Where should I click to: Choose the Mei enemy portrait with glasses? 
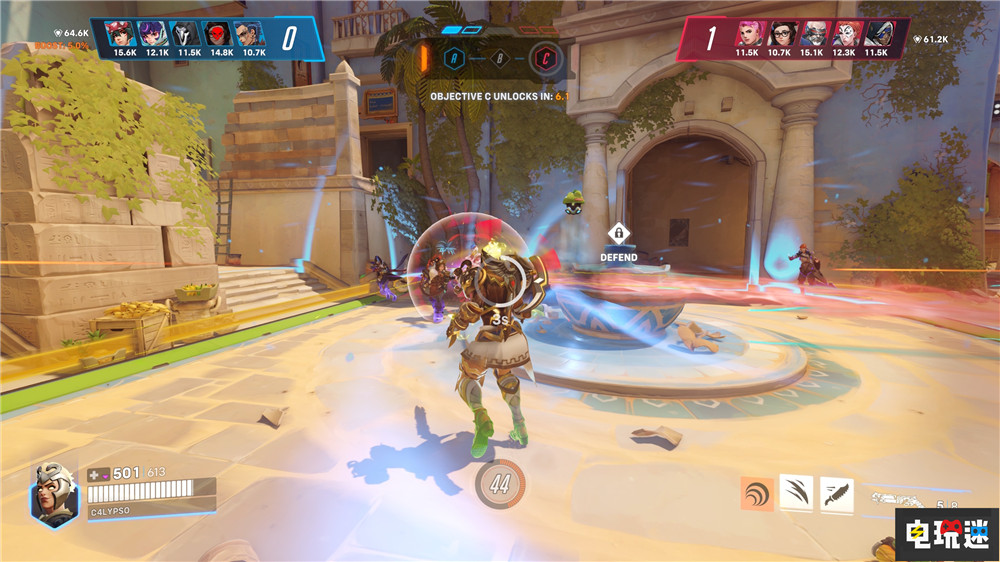781,34
